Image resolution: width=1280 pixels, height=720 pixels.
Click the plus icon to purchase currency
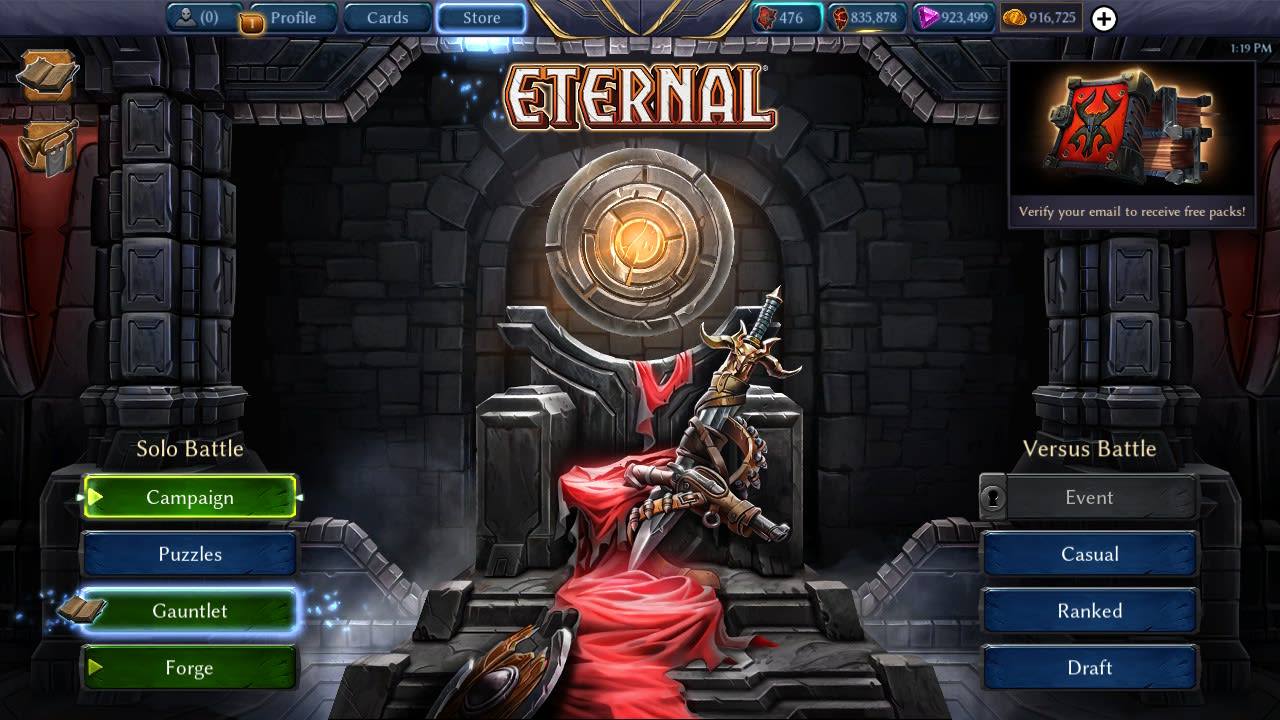(x=1103, y=17)
